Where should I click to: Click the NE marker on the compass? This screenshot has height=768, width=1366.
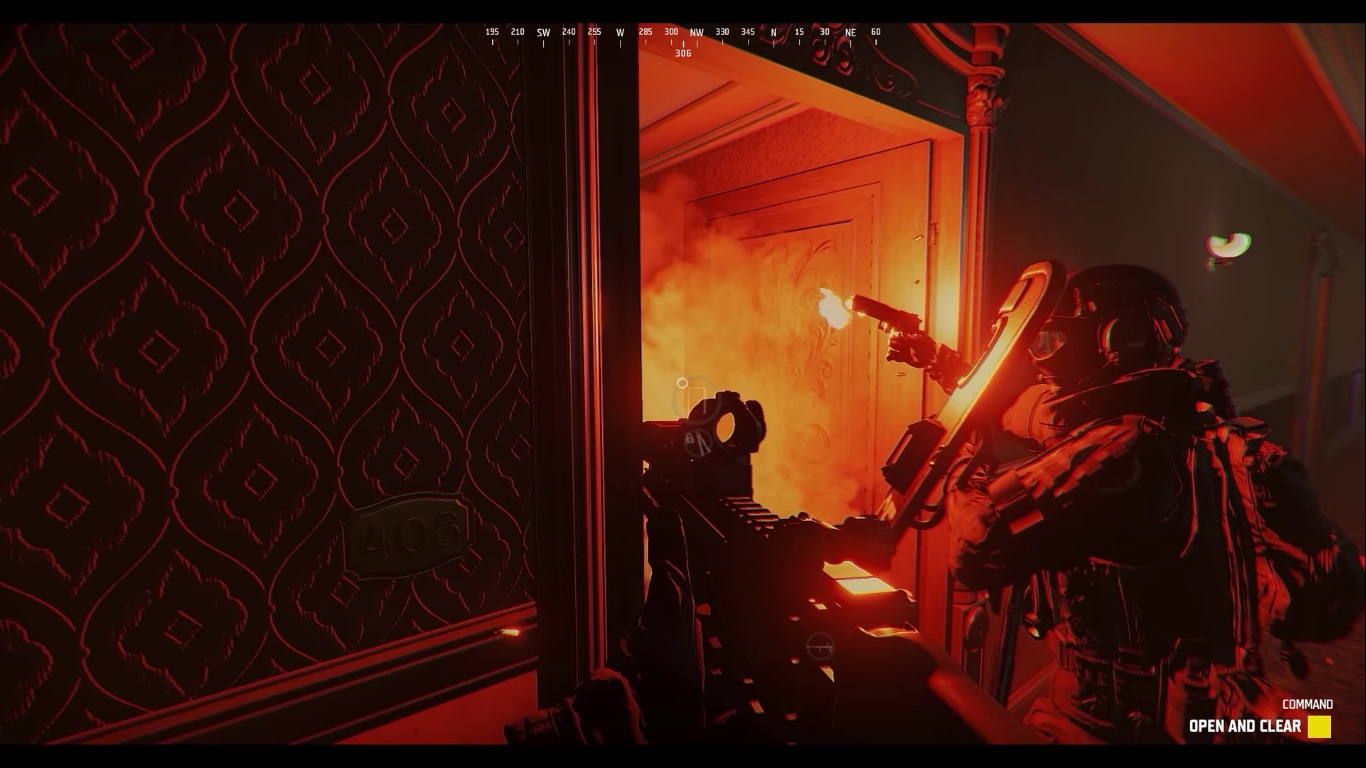[x=850, y=32]
